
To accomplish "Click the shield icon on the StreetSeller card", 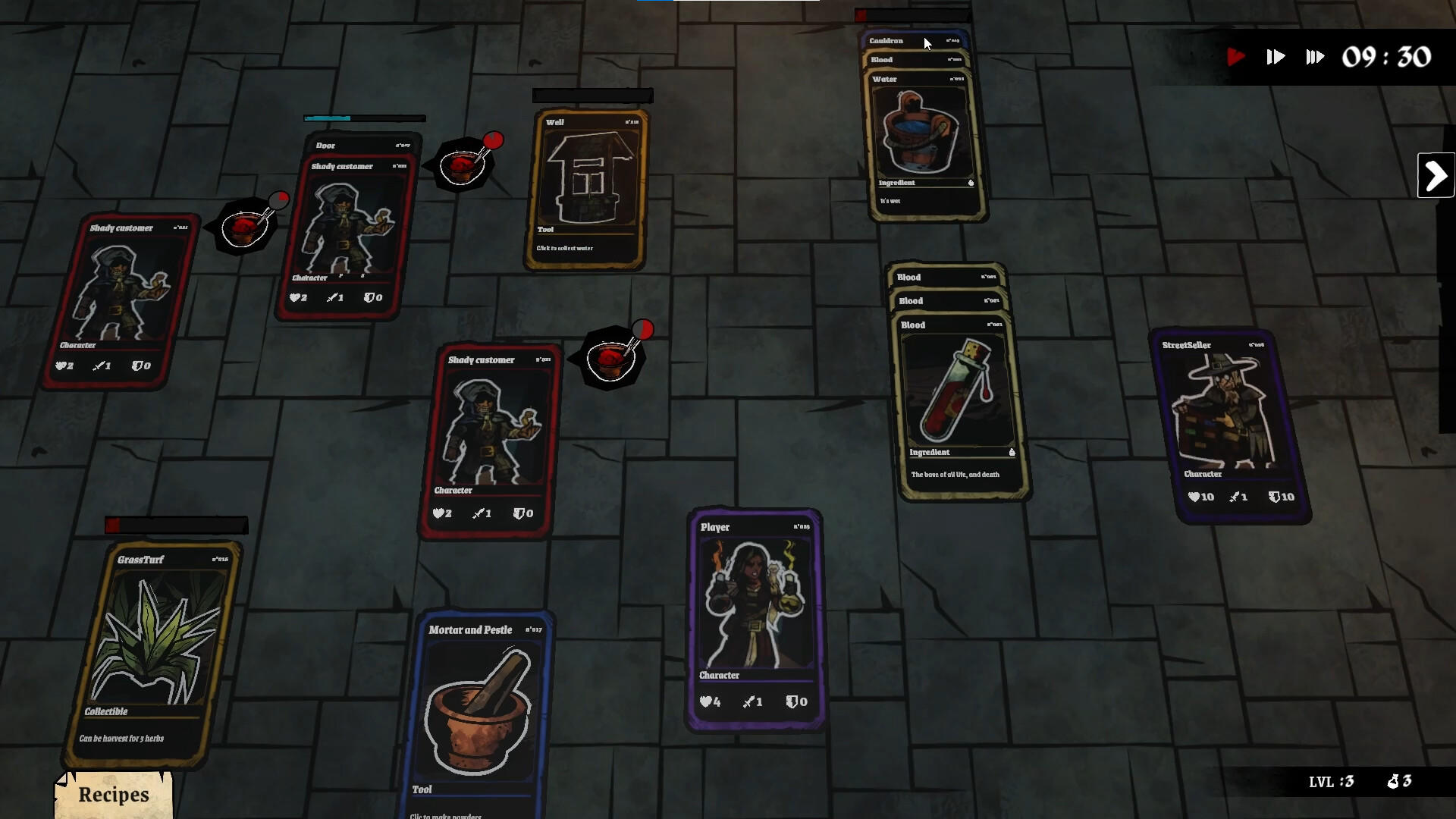I will 1275,497.
